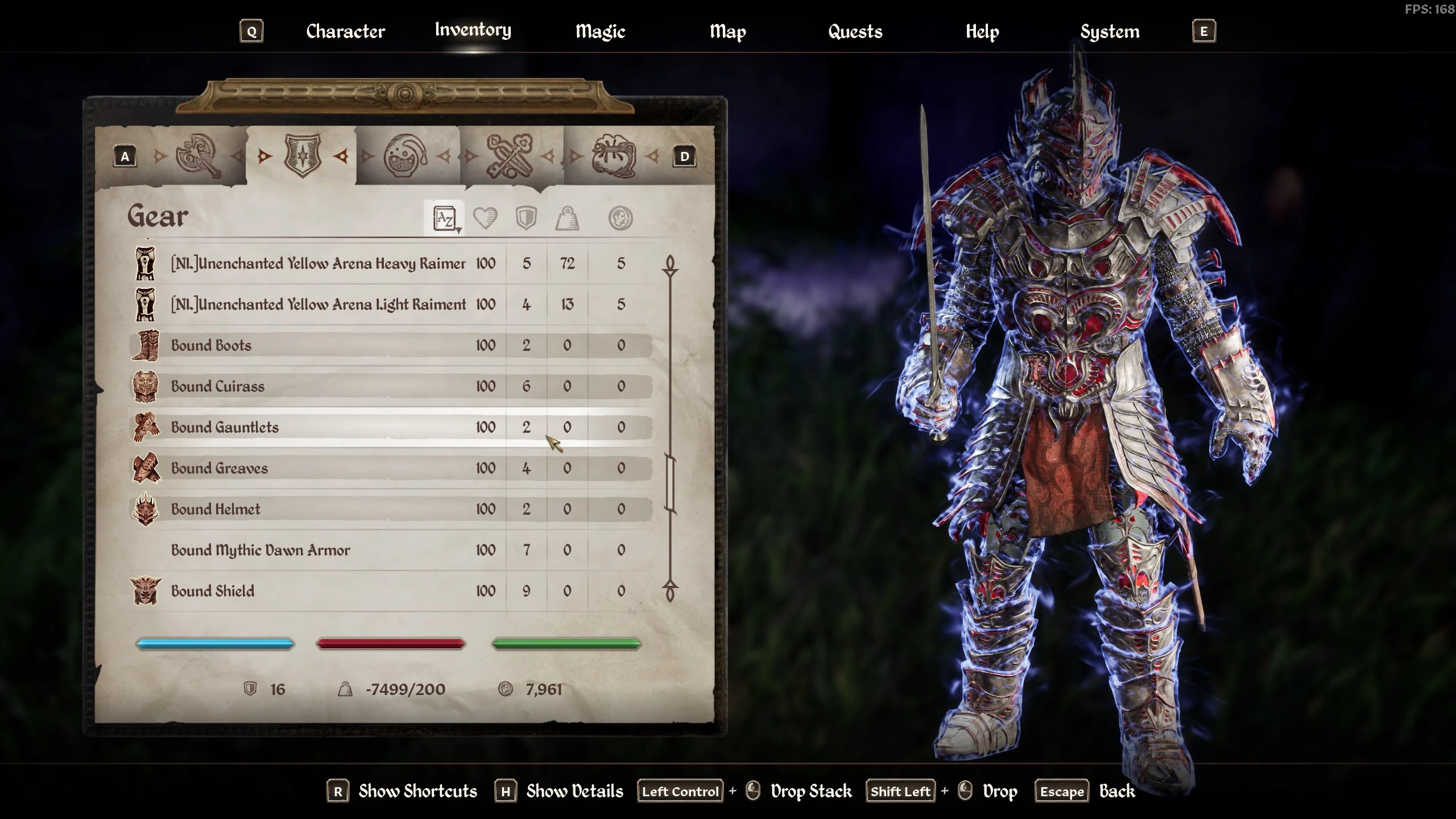Open the Help section
The height and width of the screenshot is (819, 1456).
tap(982, 31)
